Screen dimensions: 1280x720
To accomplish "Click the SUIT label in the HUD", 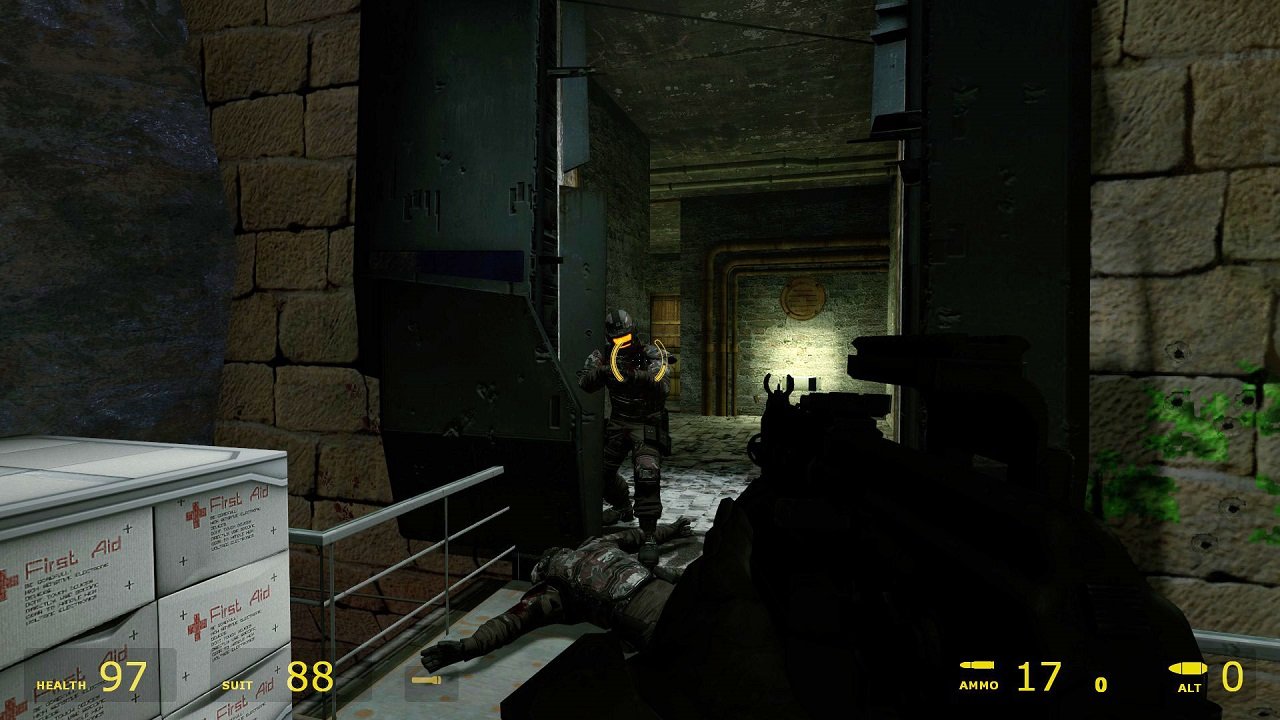I will click(237, 686).
